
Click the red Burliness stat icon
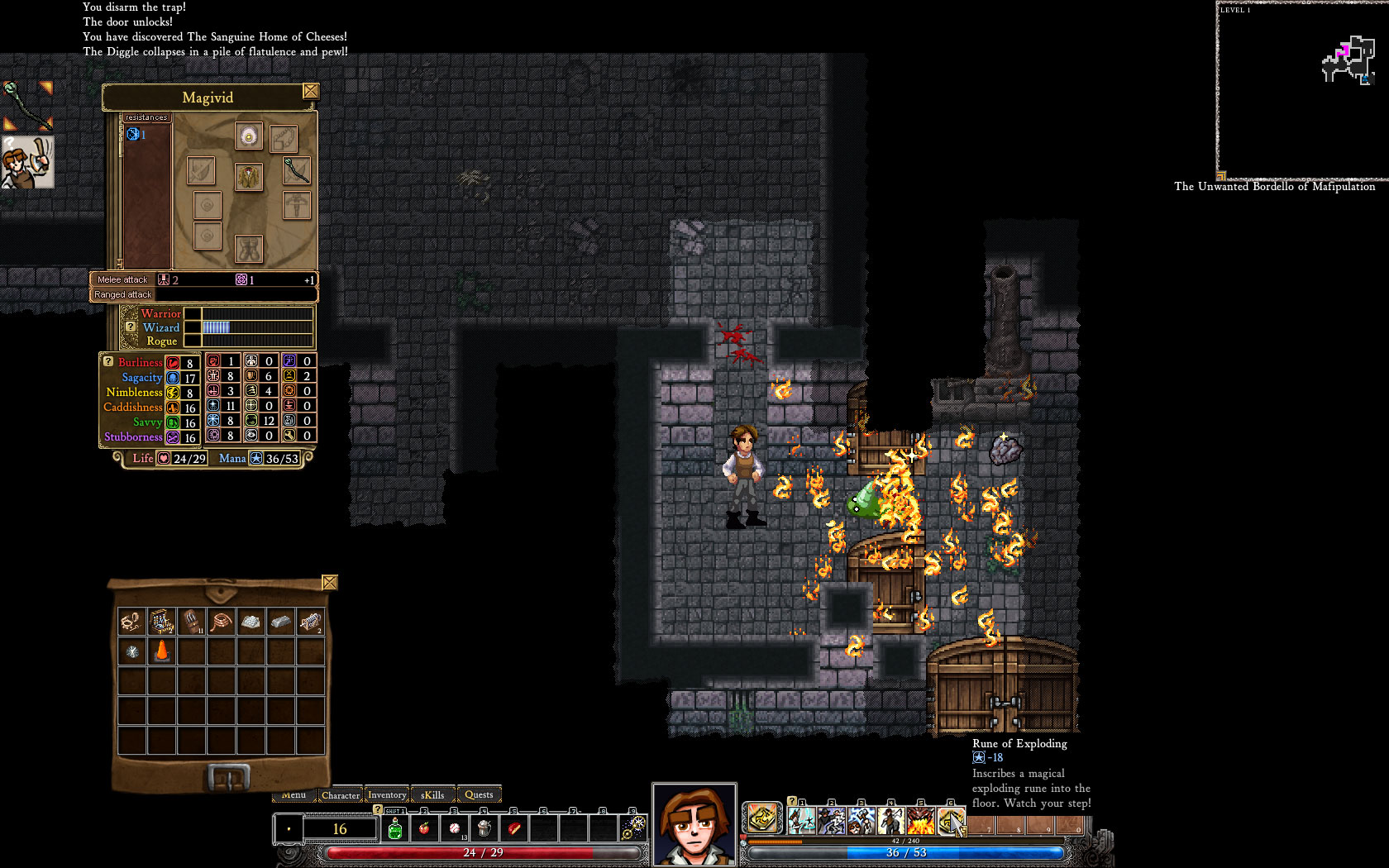(174, 362)
